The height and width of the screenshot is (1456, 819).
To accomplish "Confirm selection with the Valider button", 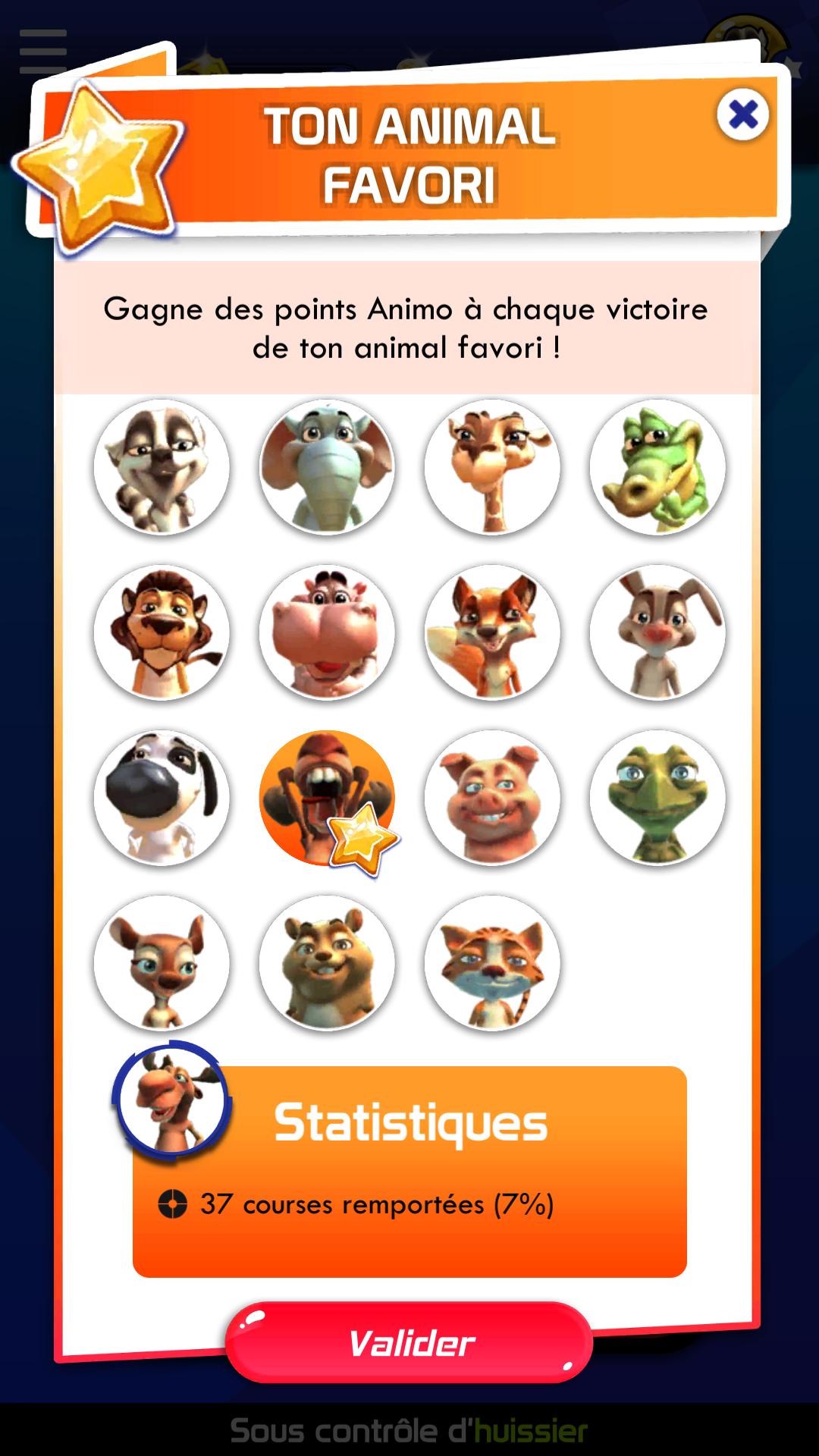I will pos(409,1342).
